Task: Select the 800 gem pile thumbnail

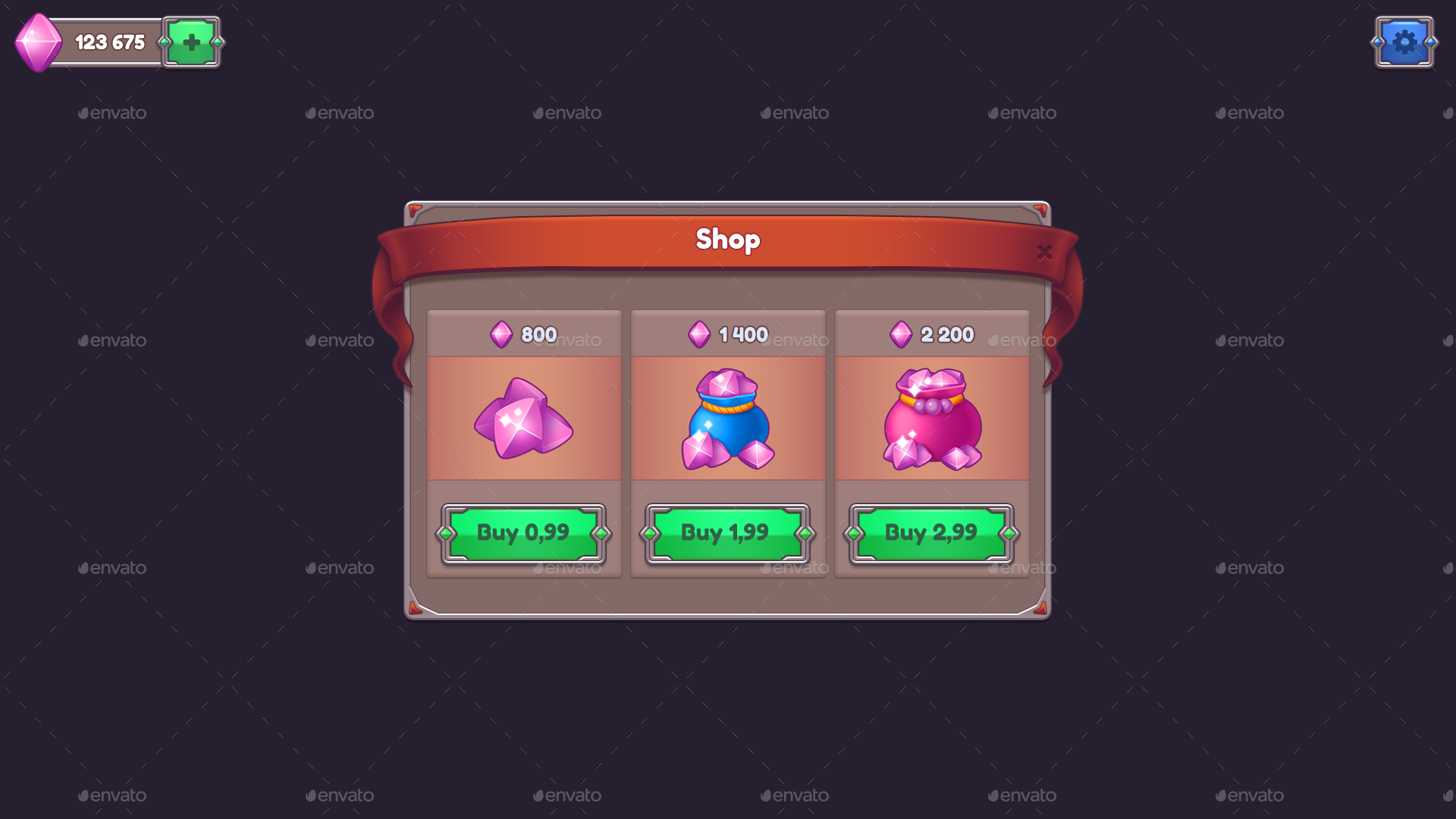Action: 524,419
